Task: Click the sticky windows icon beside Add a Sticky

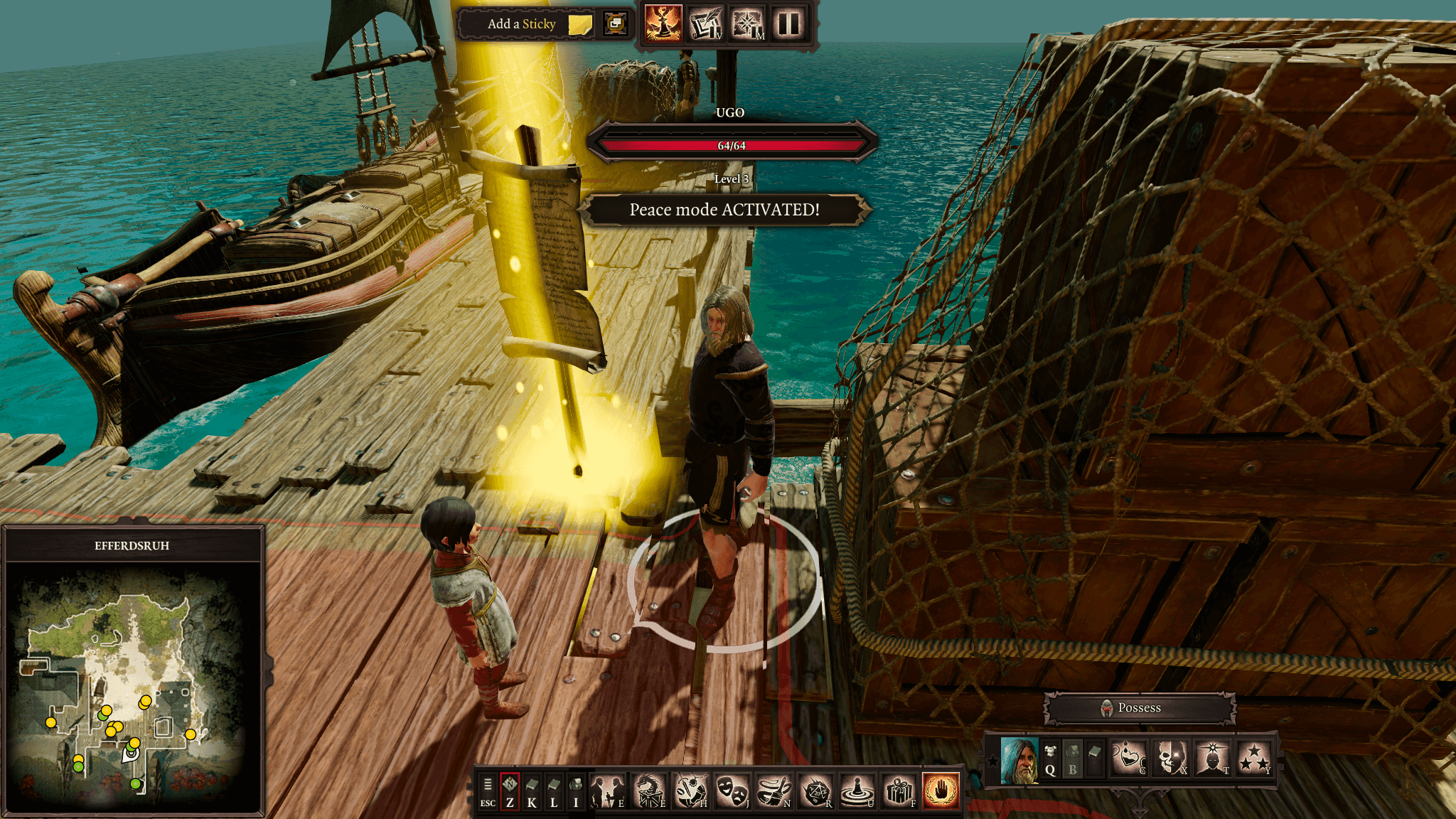Action: click(615, 24)
